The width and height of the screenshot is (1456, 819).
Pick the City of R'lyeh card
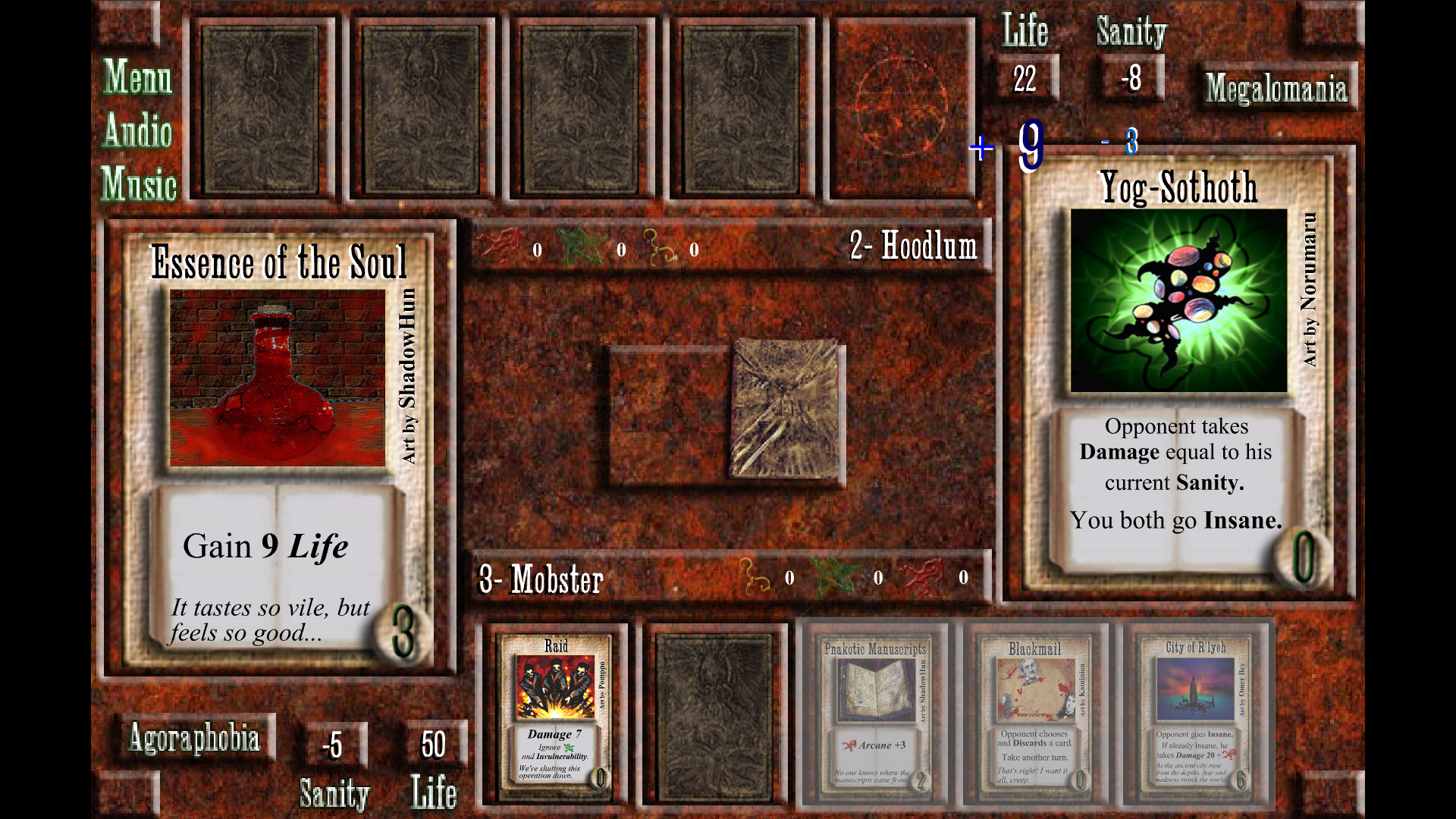coord(1195,714)
